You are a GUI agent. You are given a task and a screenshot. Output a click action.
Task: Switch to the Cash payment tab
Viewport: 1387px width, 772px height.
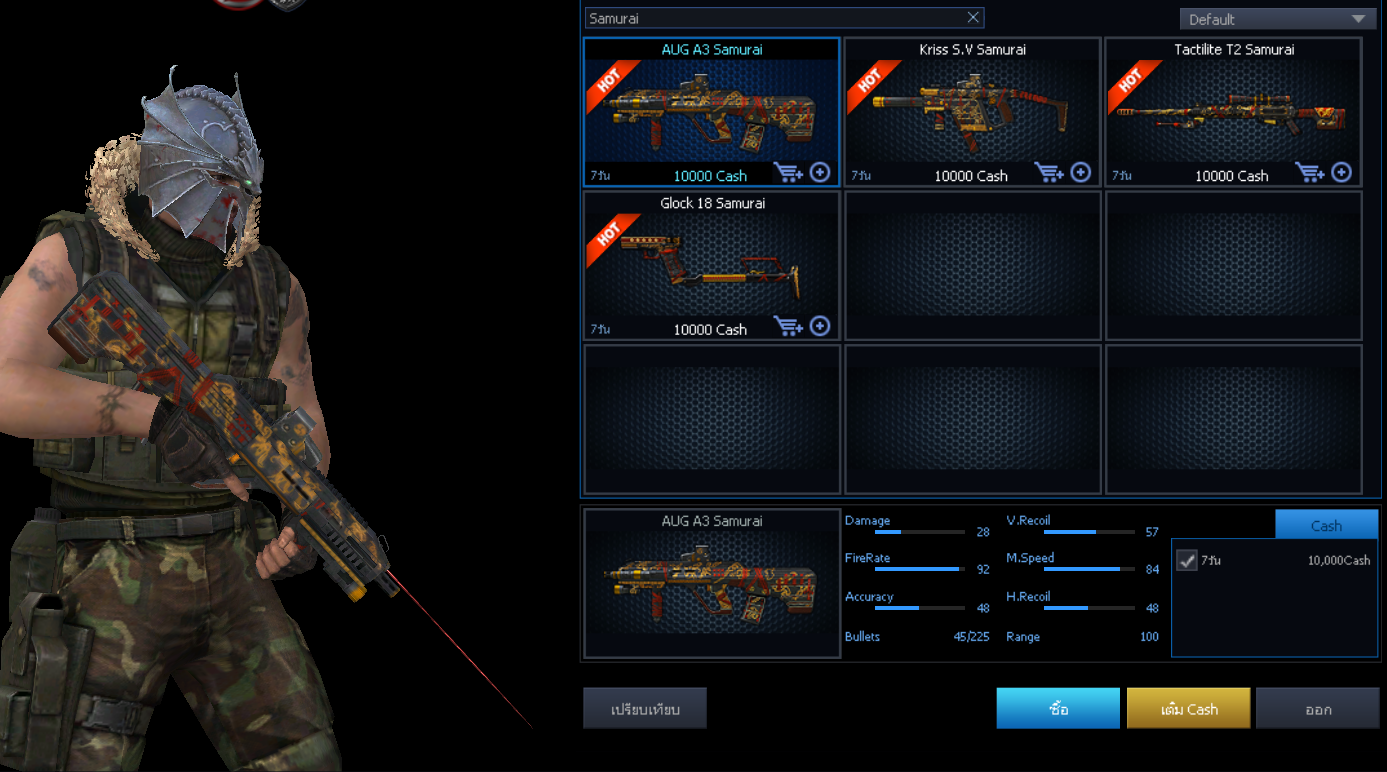point(1326,525)
